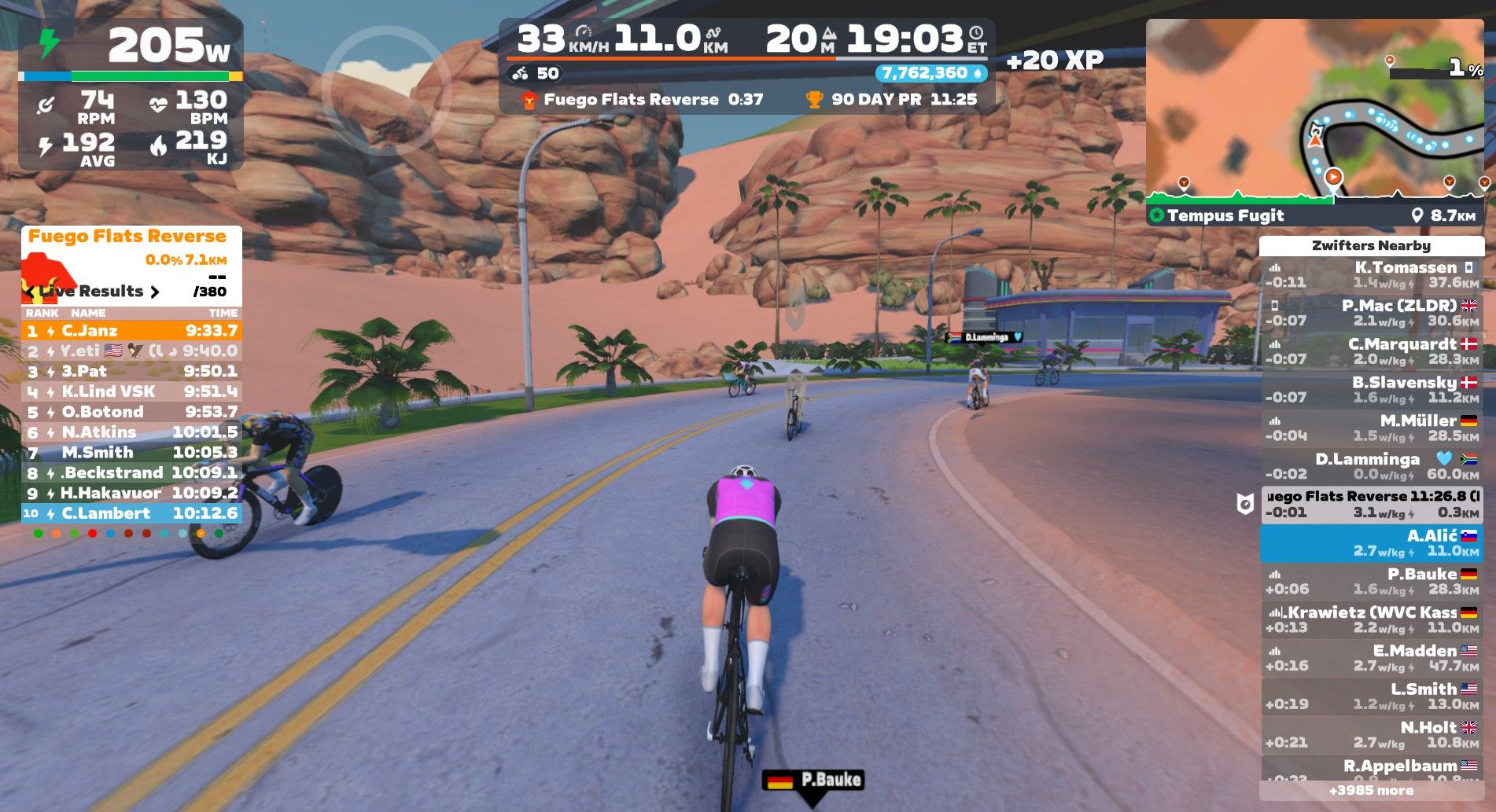Select C.Lambert leaderboard row

pos(131,513)
